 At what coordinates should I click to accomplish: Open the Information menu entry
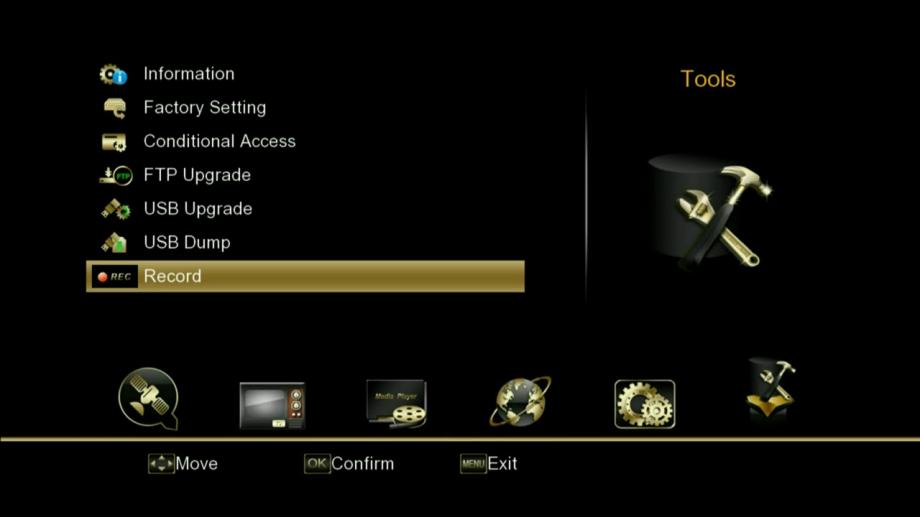188,74
